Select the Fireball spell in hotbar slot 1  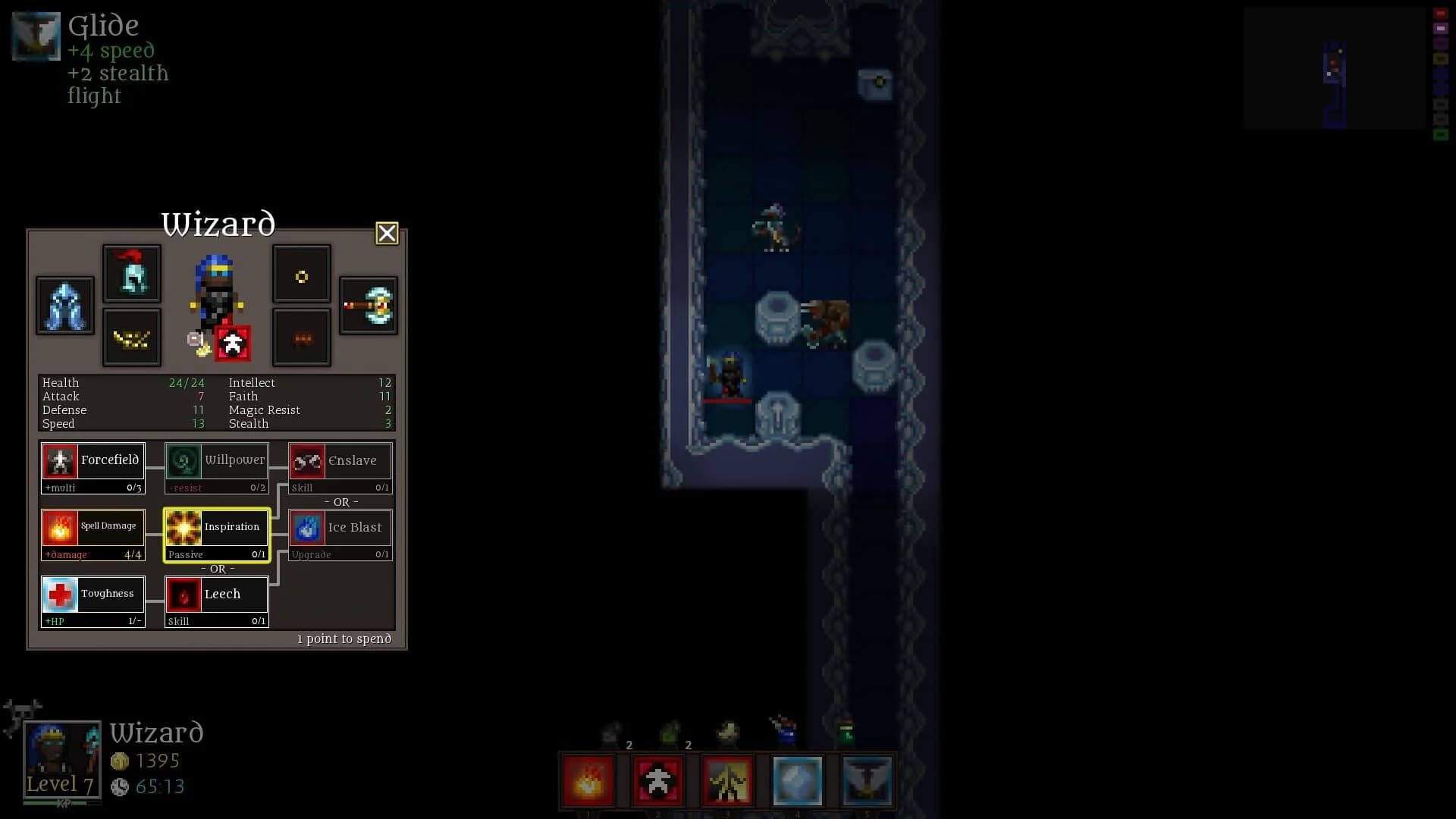point(589,780)
